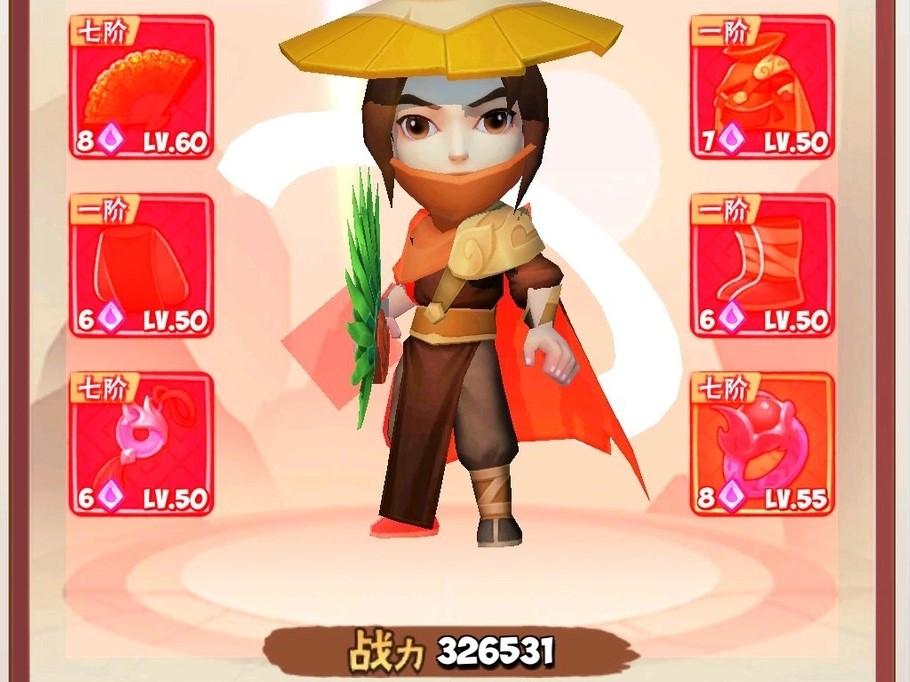Select the red helmet equipment slot

click(762, 87)
